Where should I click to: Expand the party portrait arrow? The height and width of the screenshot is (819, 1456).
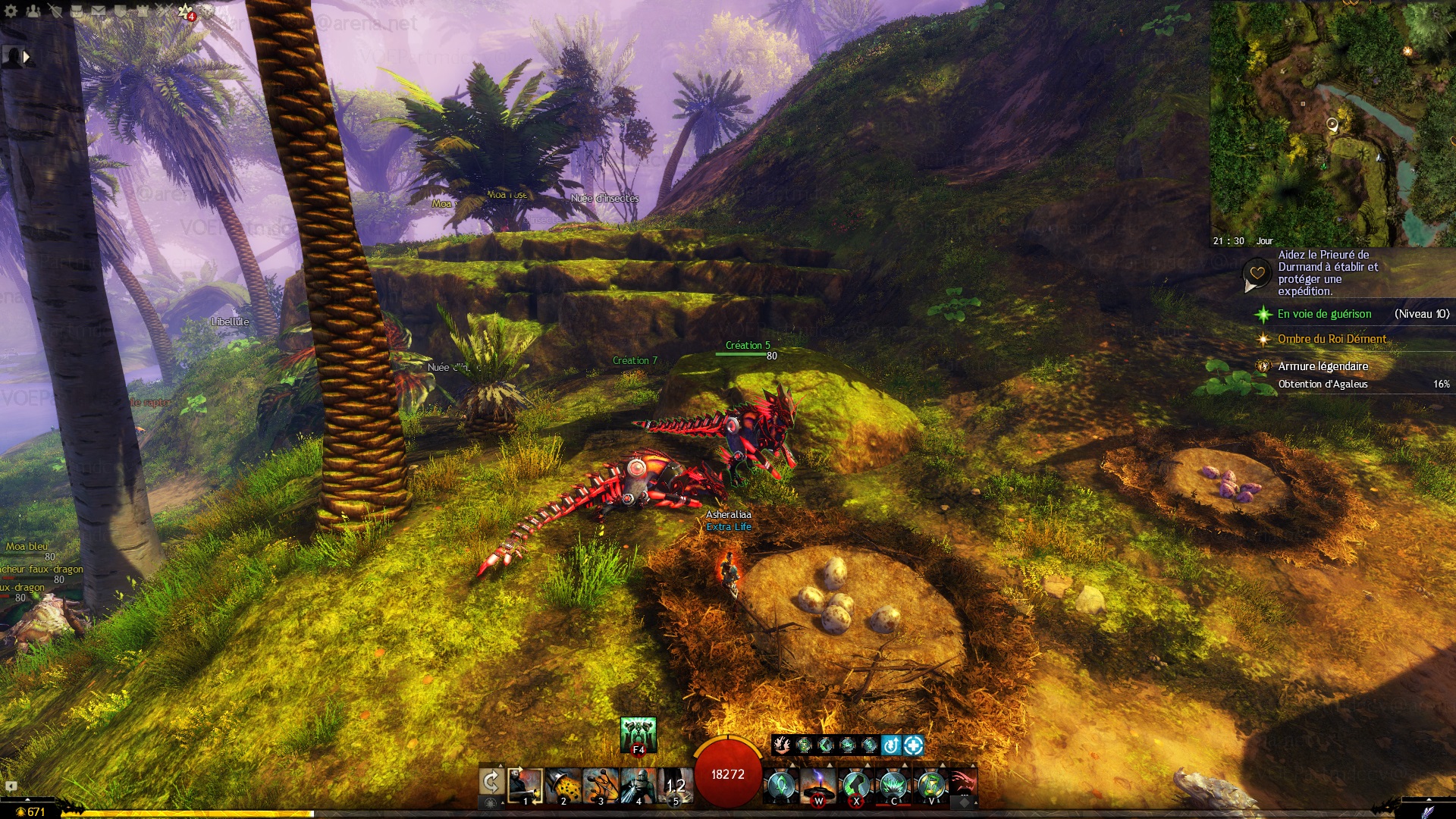tap(27, 56)
